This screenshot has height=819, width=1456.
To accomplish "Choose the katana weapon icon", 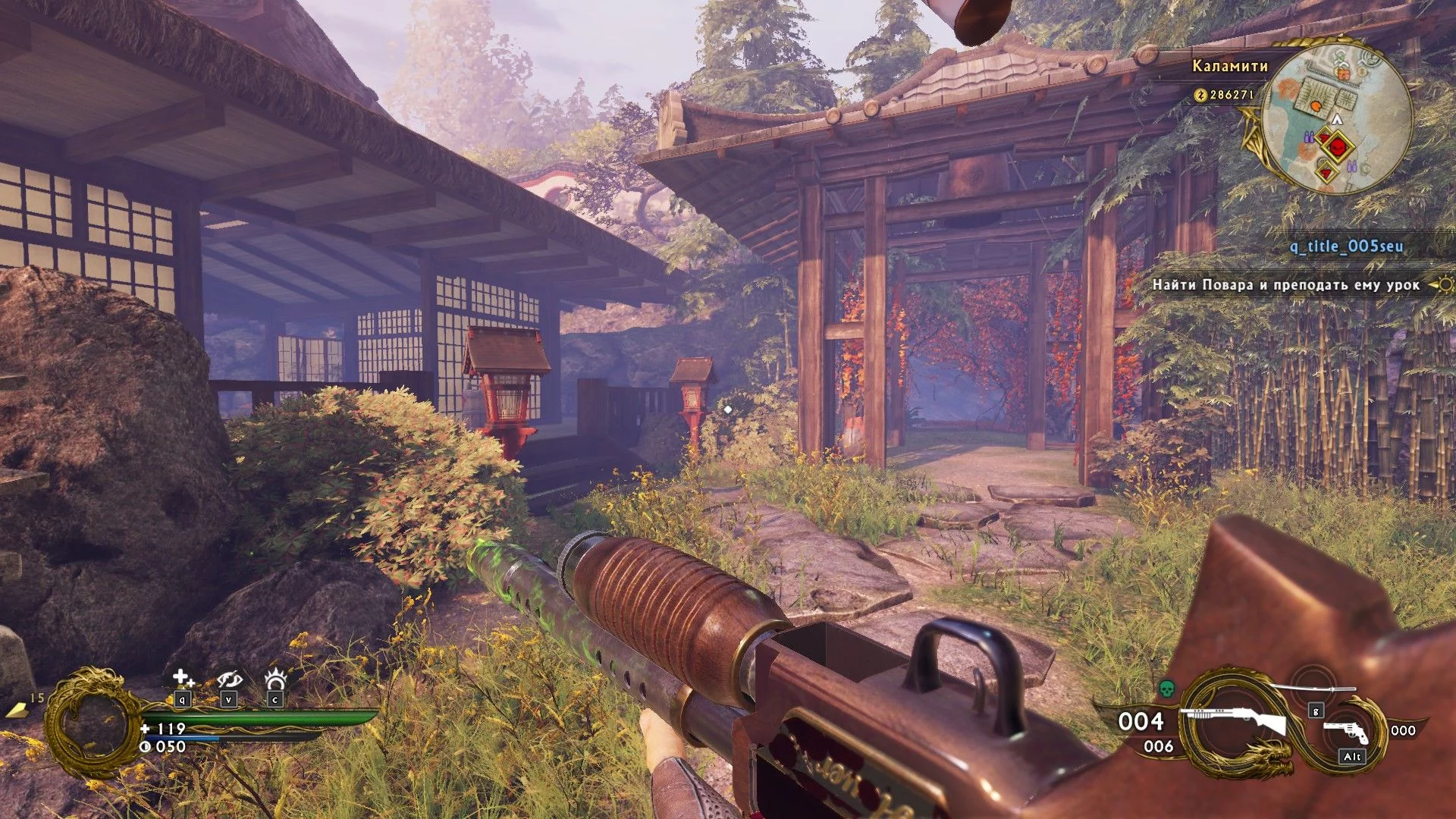I will 1313,689.
